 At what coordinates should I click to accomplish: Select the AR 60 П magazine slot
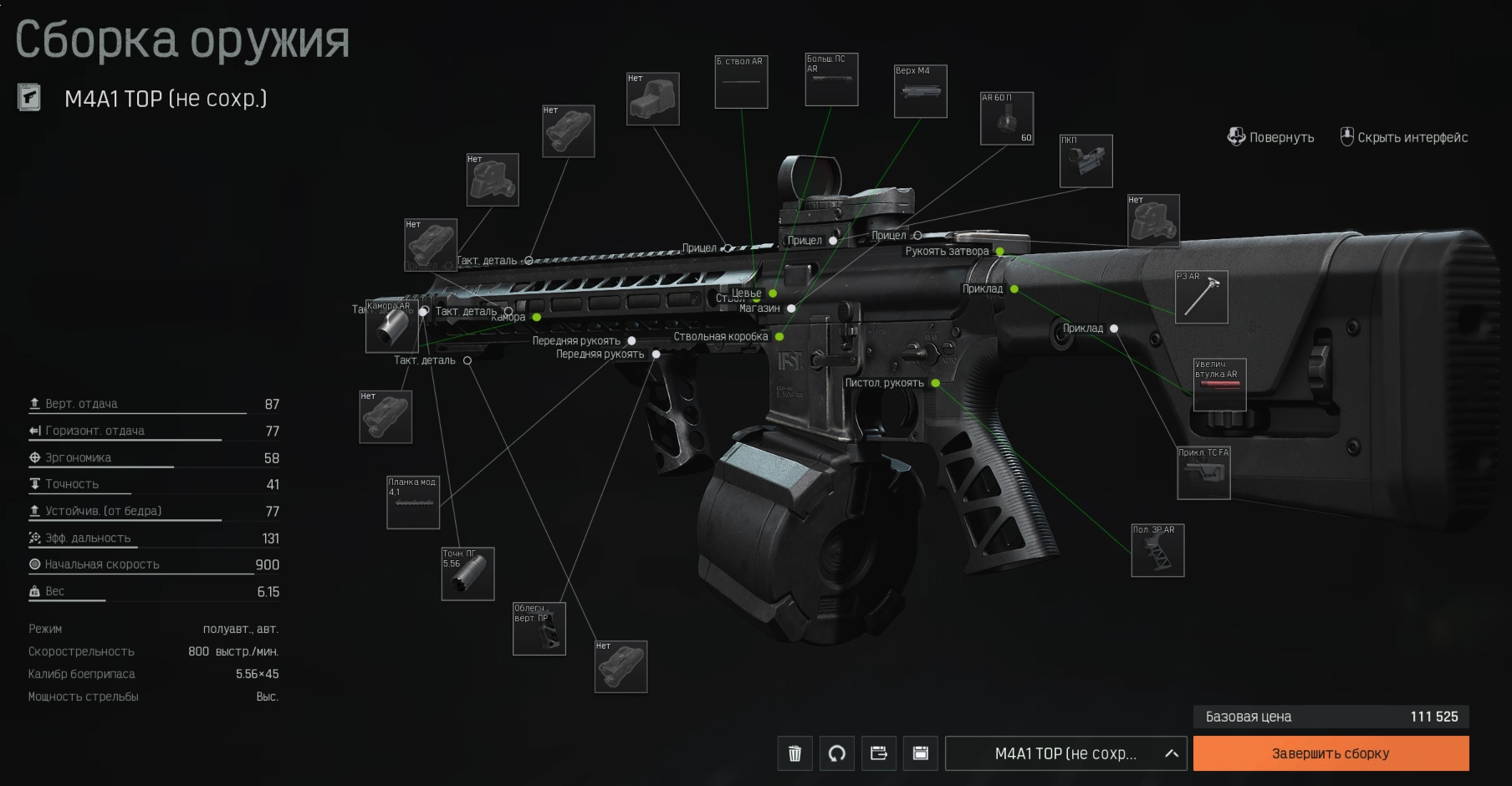(x=1007, y=118)
